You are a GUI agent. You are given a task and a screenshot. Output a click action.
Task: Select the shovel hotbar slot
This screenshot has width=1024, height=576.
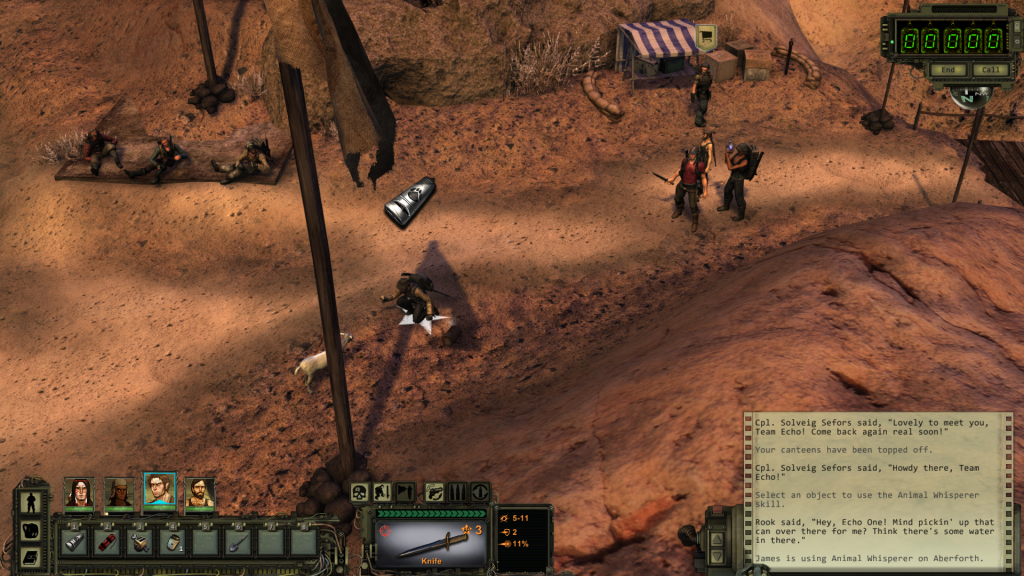[237, 543]
